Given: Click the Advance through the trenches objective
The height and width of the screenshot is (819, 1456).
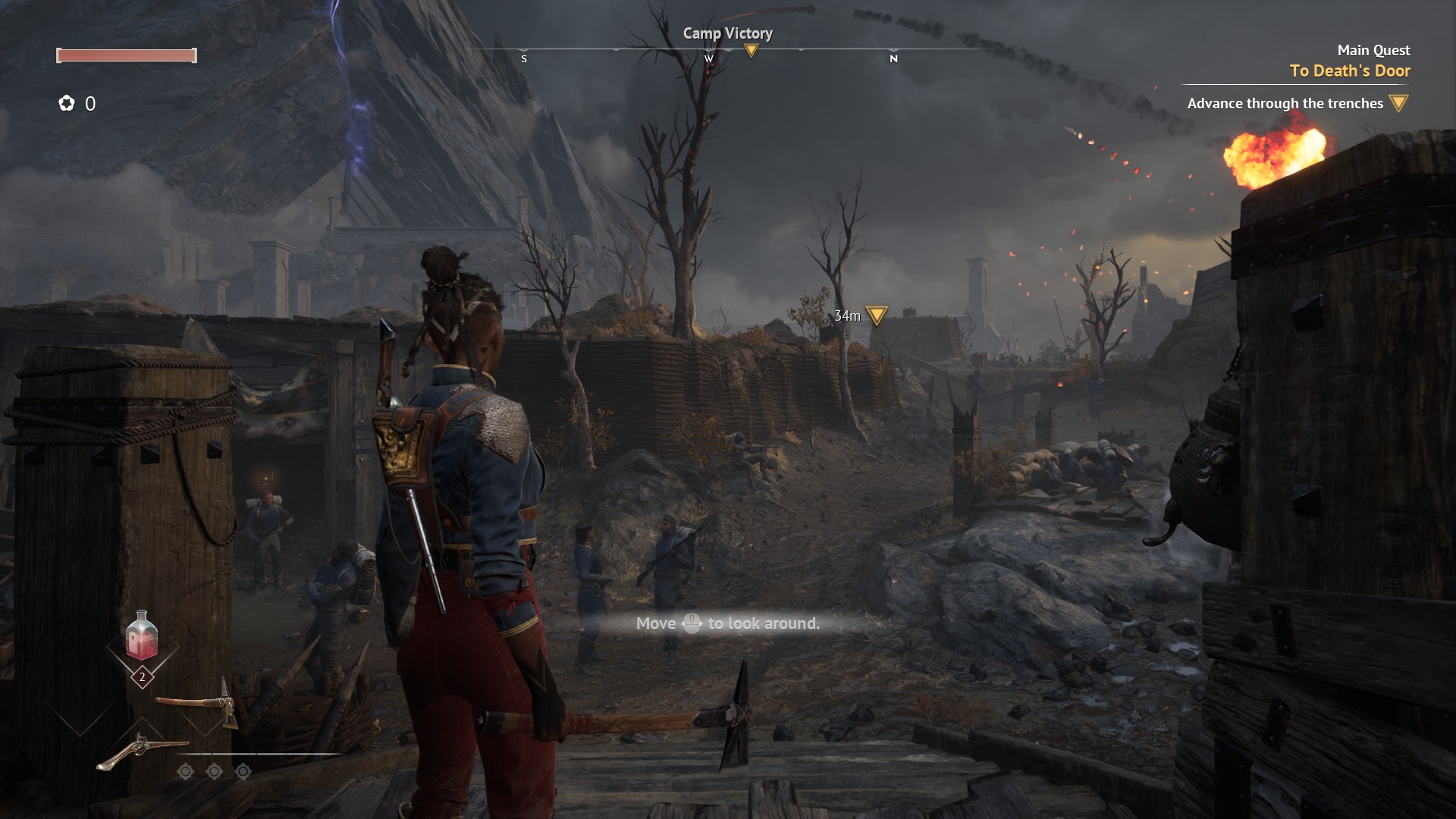Looking at the screenshot, I should pyautogui.click(x=1285, y=103).
